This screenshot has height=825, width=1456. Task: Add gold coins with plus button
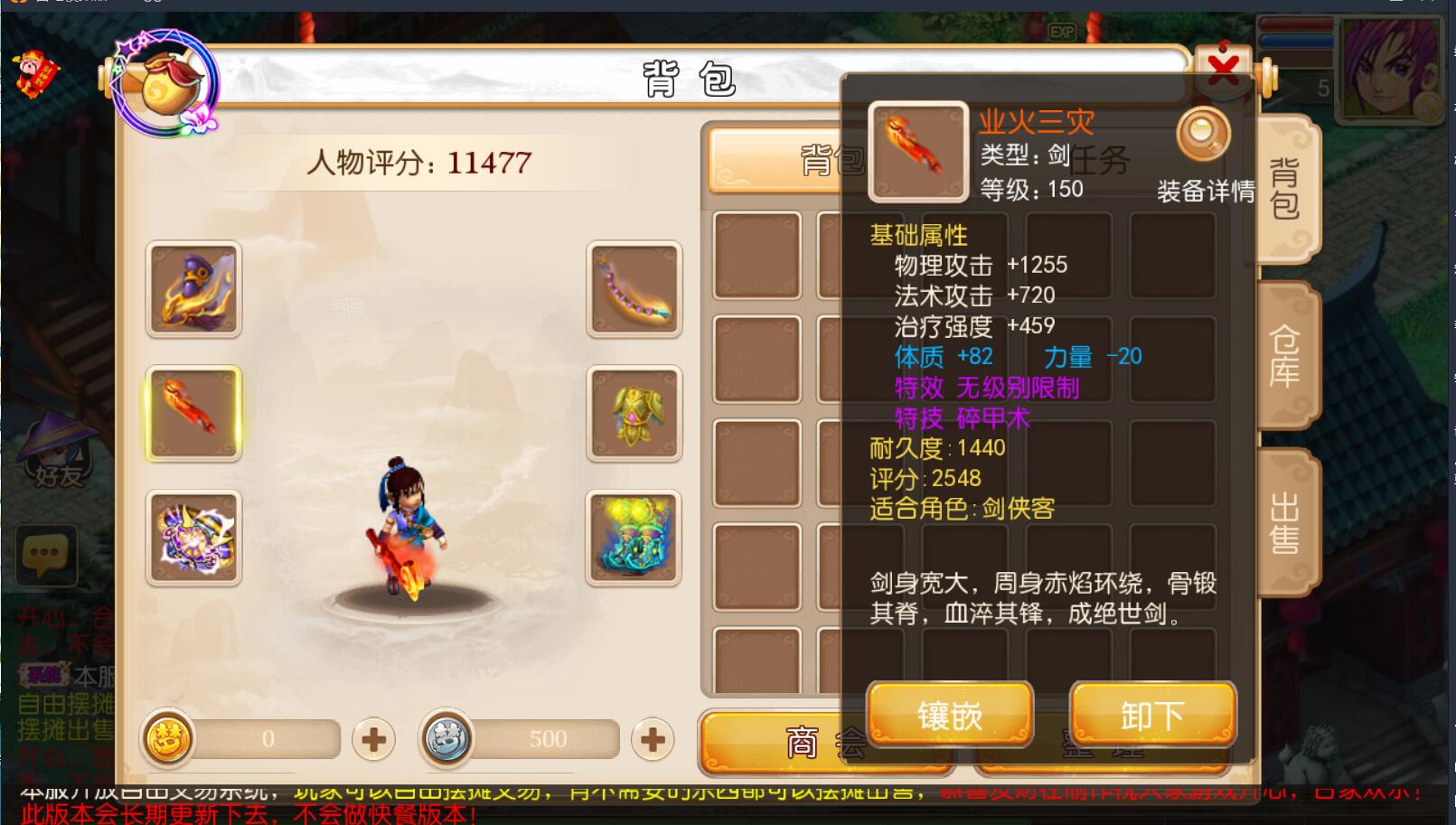373,740
